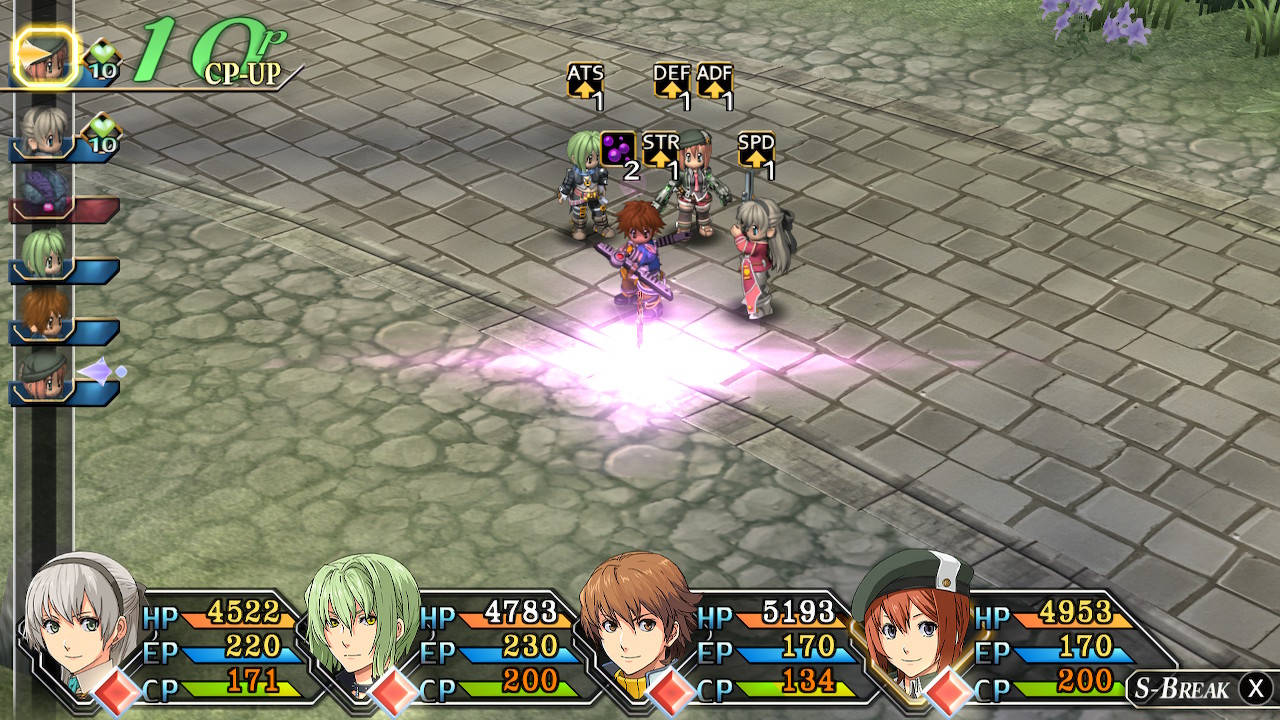Inspect the ATS up buff icon
The height and width of the screenshot is (720, 1280).
pyautogui.click(x=584, y=82)
